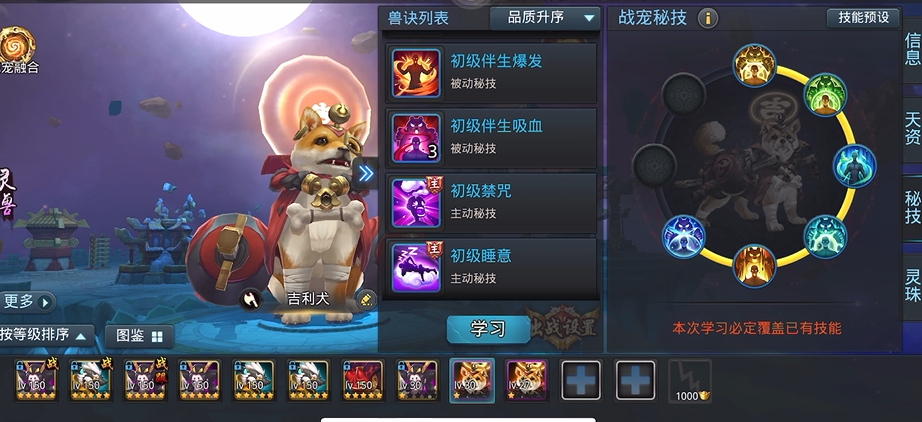
Task: Expand the 更多 more options button
Action: [26, 301]
